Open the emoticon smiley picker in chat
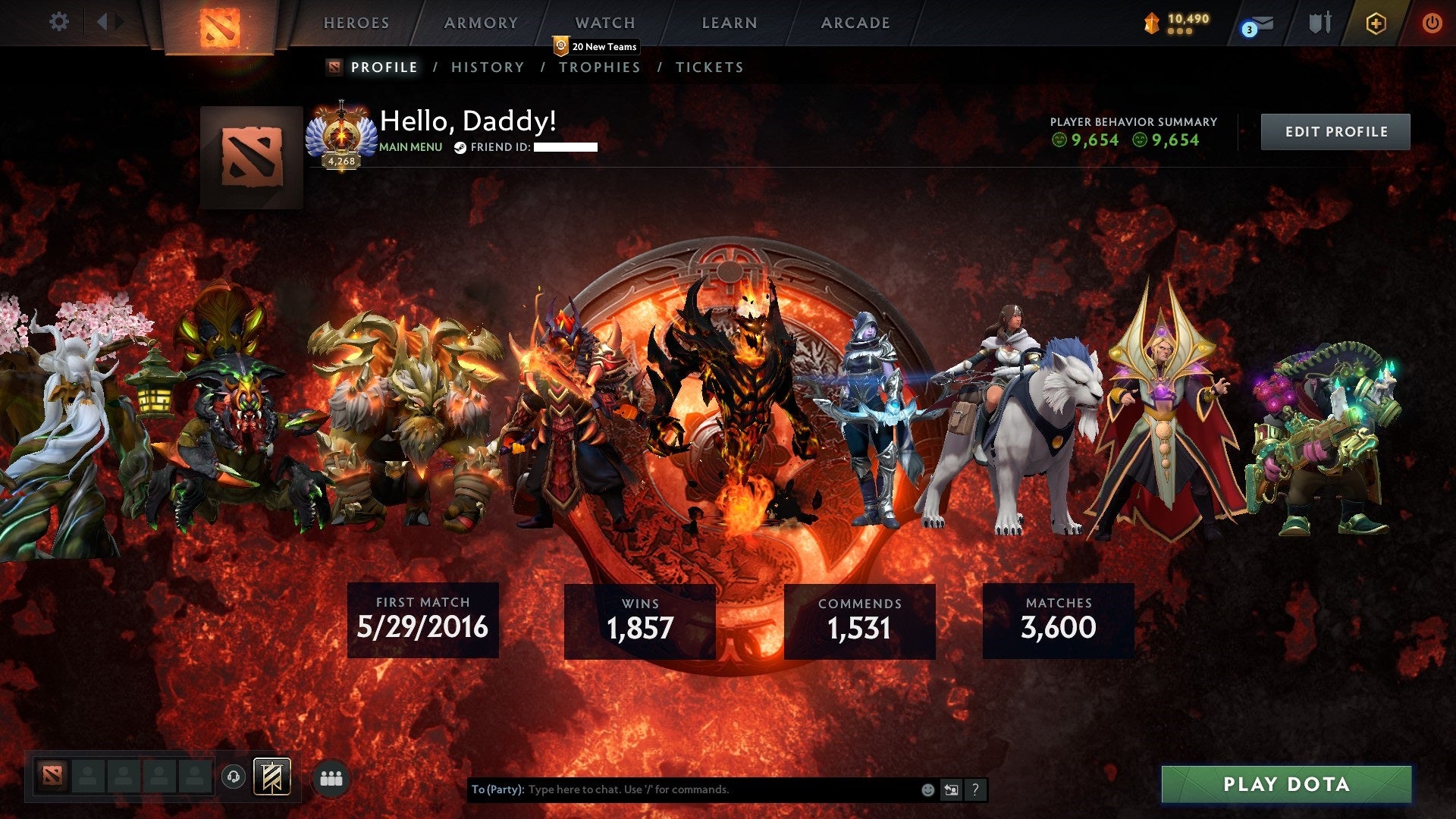The image size is (1456, 819). 927,789
